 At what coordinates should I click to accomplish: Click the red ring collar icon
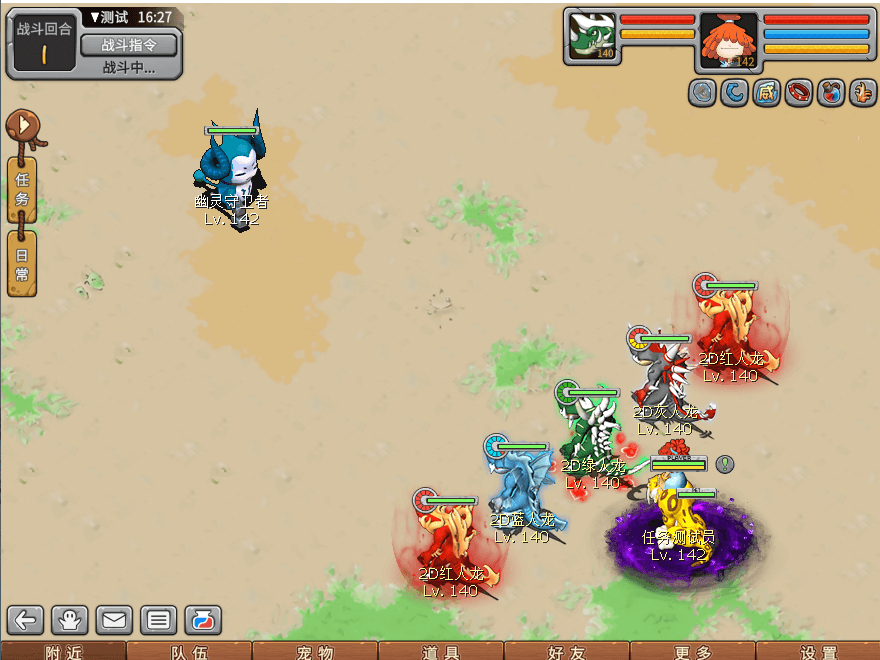point(798,93)
